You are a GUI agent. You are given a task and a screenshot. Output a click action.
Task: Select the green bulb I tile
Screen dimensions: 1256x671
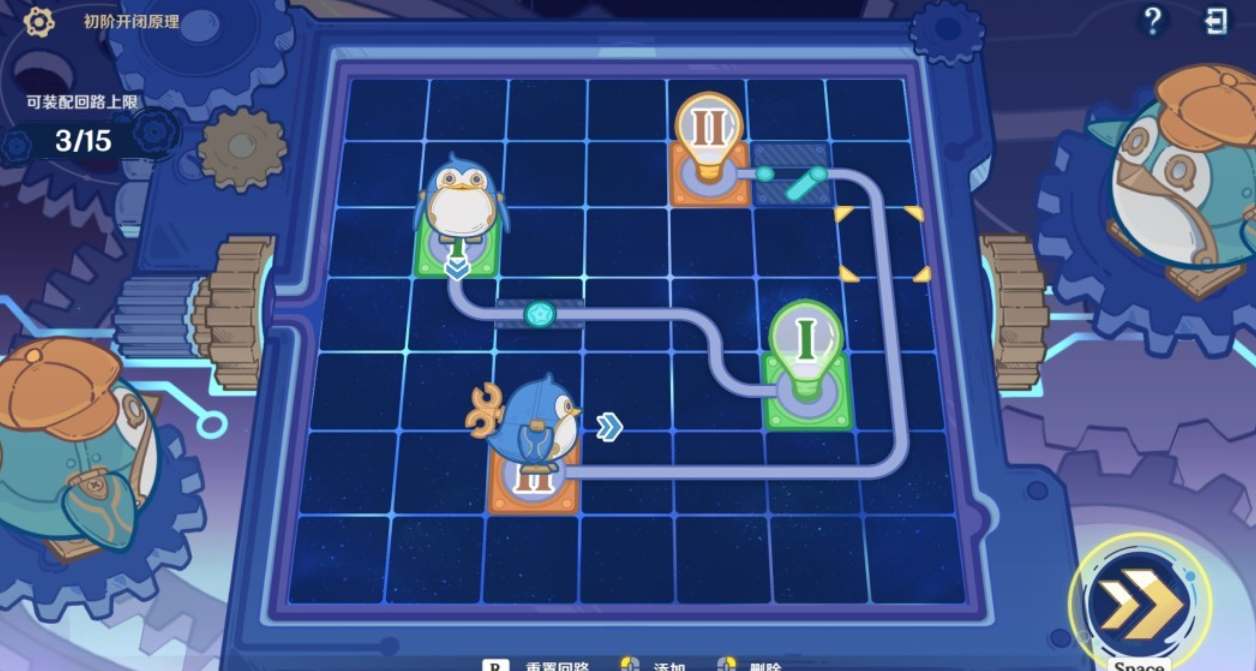tap(807, 368)
